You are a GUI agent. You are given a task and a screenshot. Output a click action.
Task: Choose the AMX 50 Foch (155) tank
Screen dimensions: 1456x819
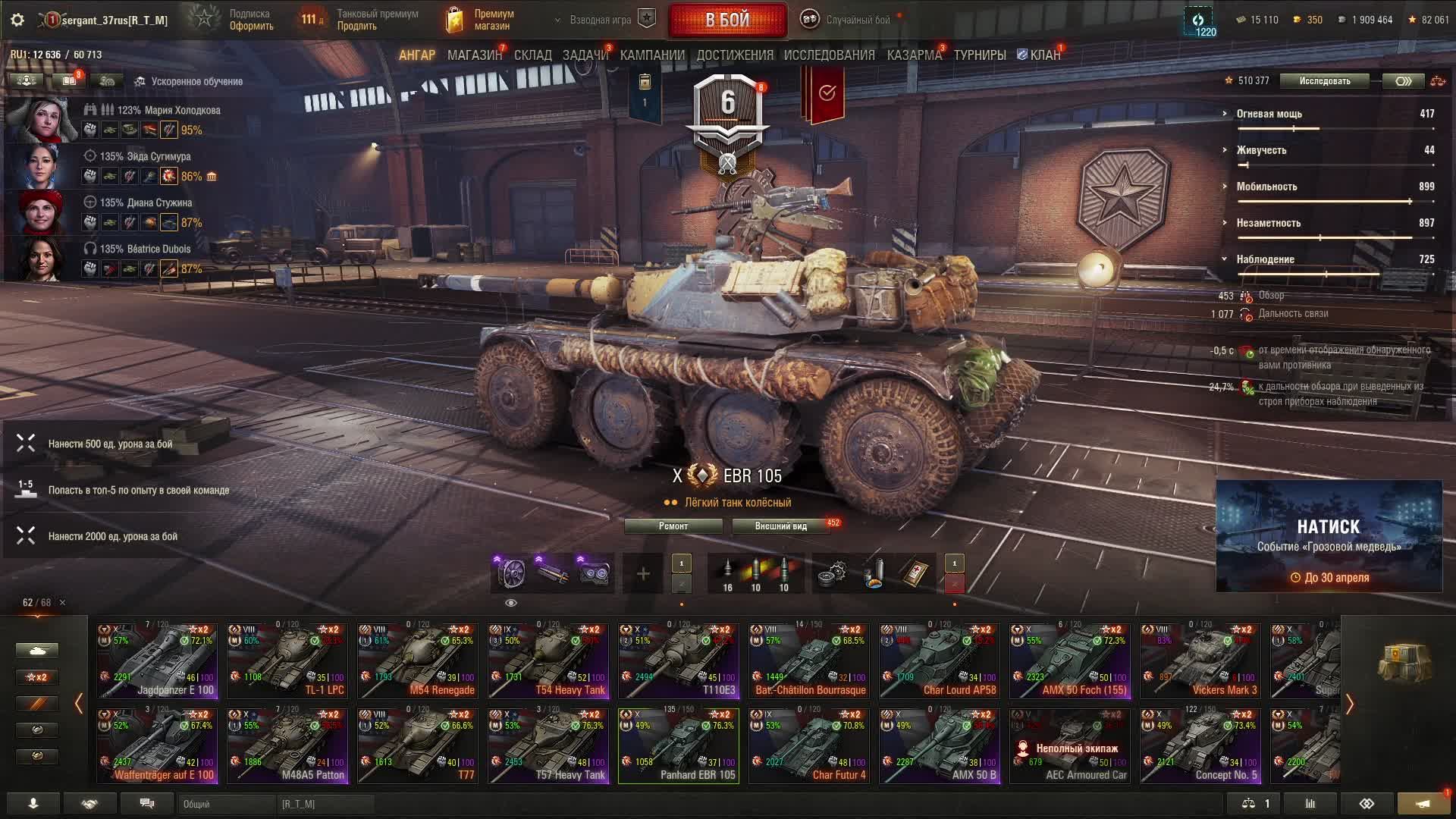pyautogui.click(x=1070, y=661)
